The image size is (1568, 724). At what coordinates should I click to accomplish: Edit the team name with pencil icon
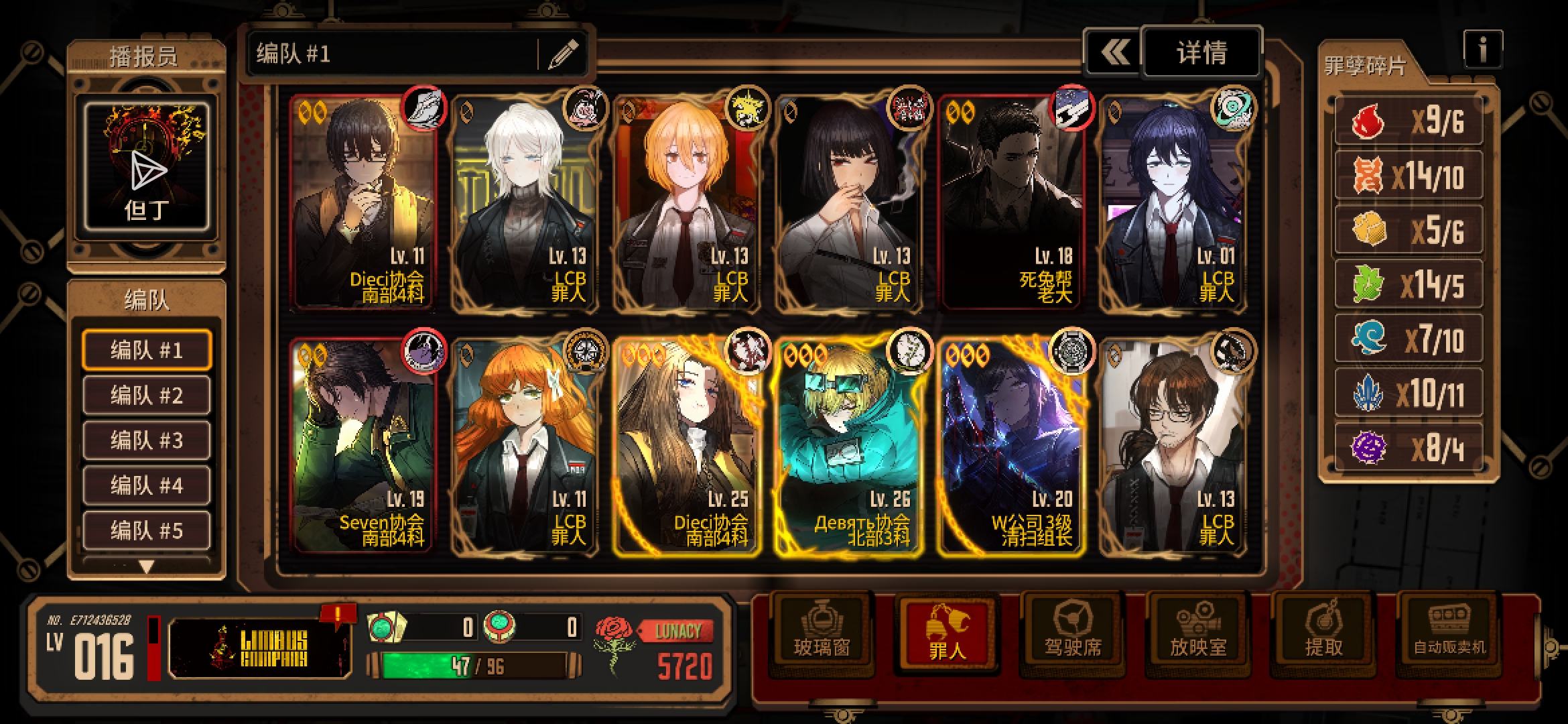pyautogui.click(x=563, y=54)
